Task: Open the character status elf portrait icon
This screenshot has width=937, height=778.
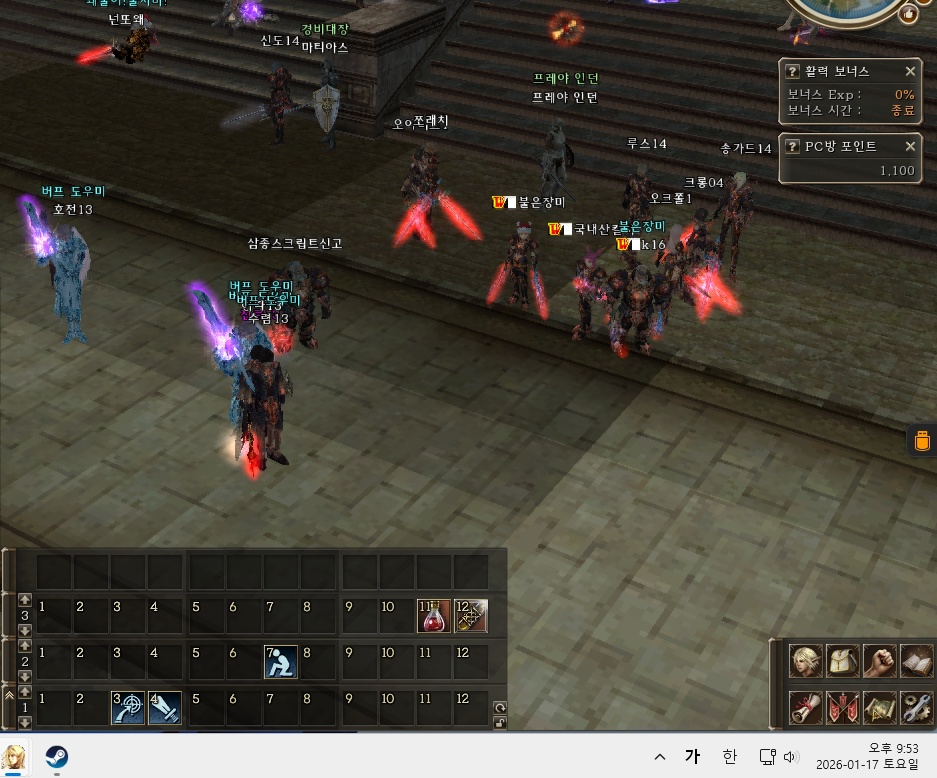Action: [804, 661]
